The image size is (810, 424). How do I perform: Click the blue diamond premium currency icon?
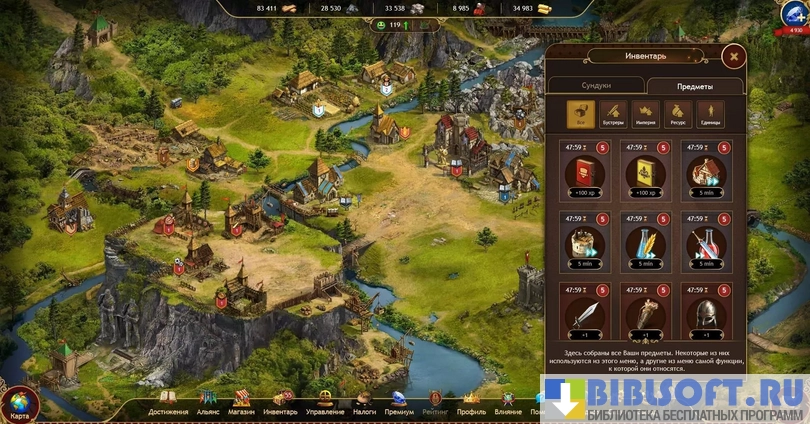[x=795, y=15]
